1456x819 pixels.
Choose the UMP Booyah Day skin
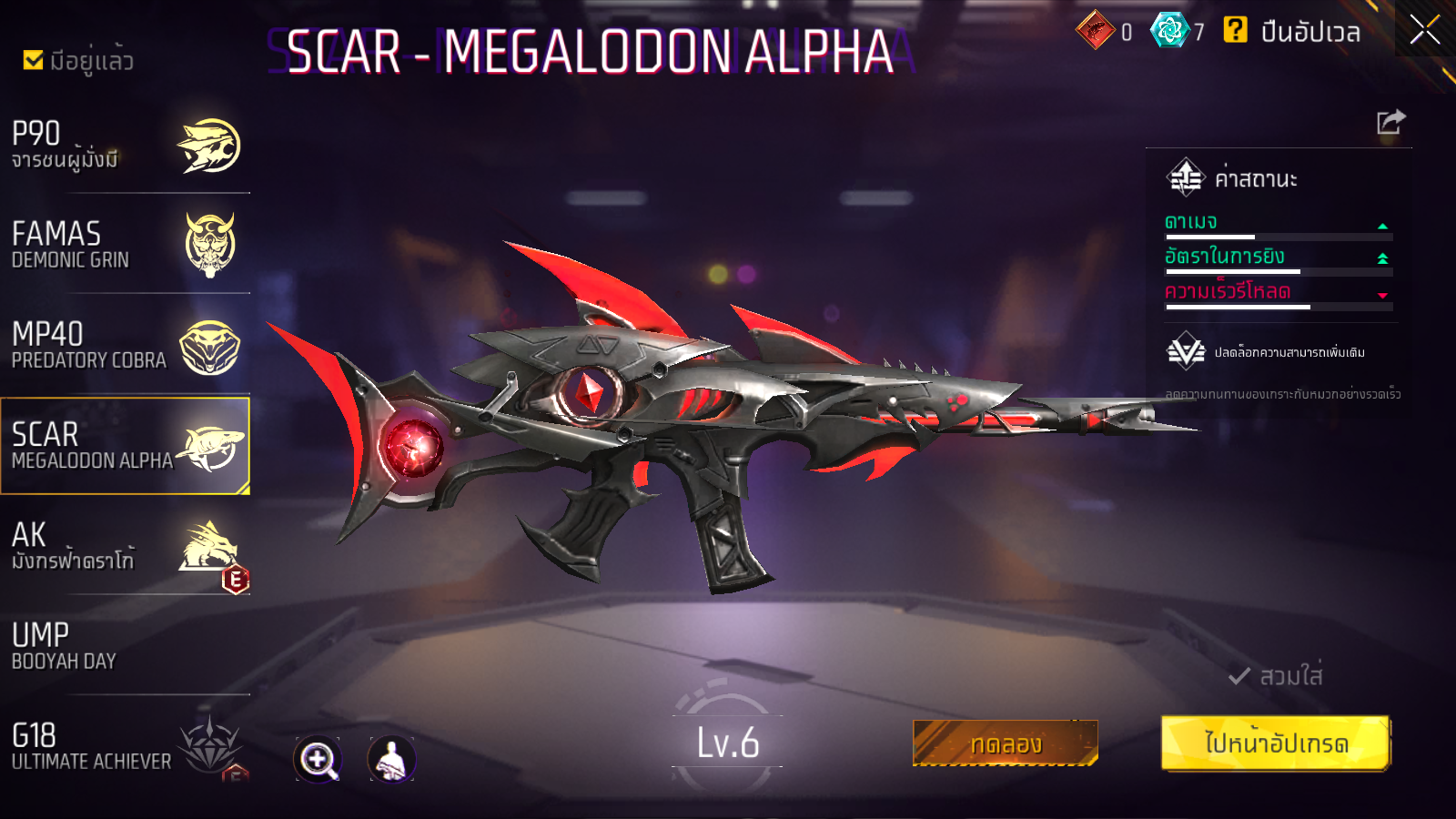[x=126, y=646]
